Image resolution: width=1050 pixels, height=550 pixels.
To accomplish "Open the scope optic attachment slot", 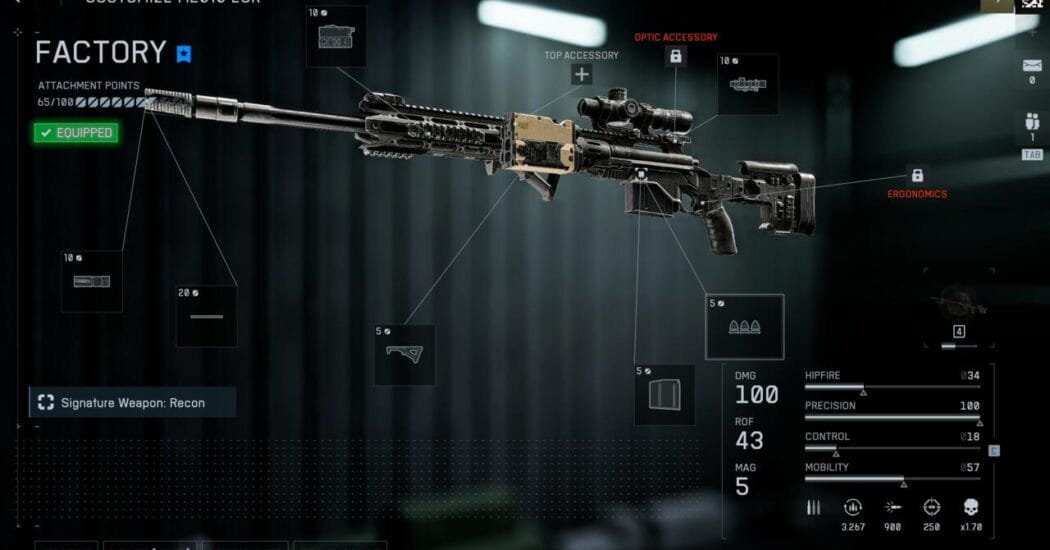I will pos(747,84).
